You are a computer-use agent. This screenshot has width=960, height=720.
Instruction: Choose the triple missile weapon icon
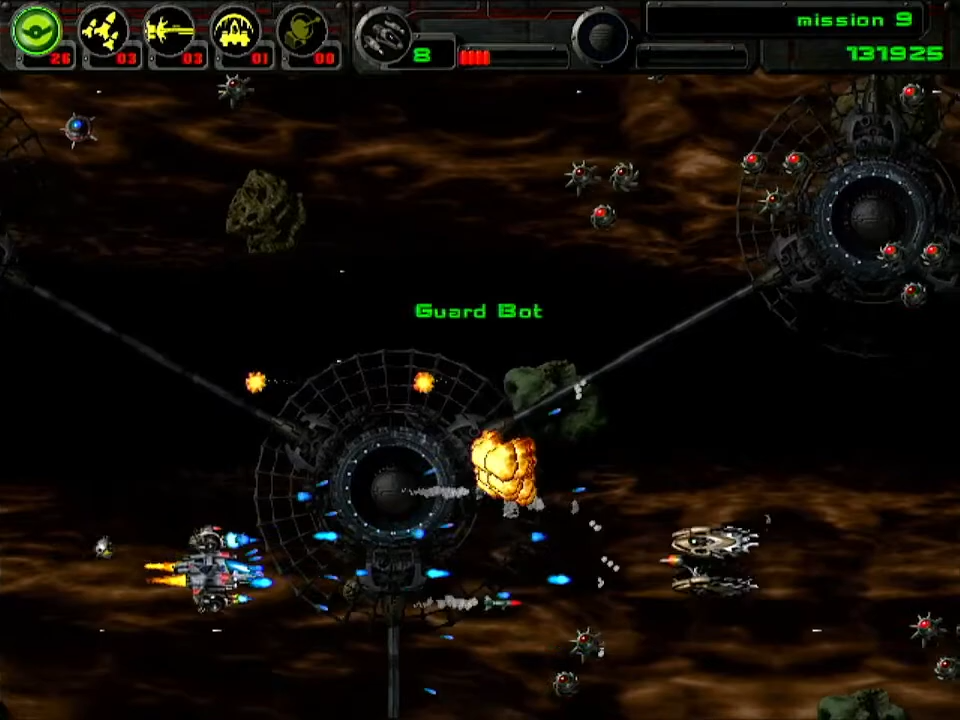click(x=103, y=31)
